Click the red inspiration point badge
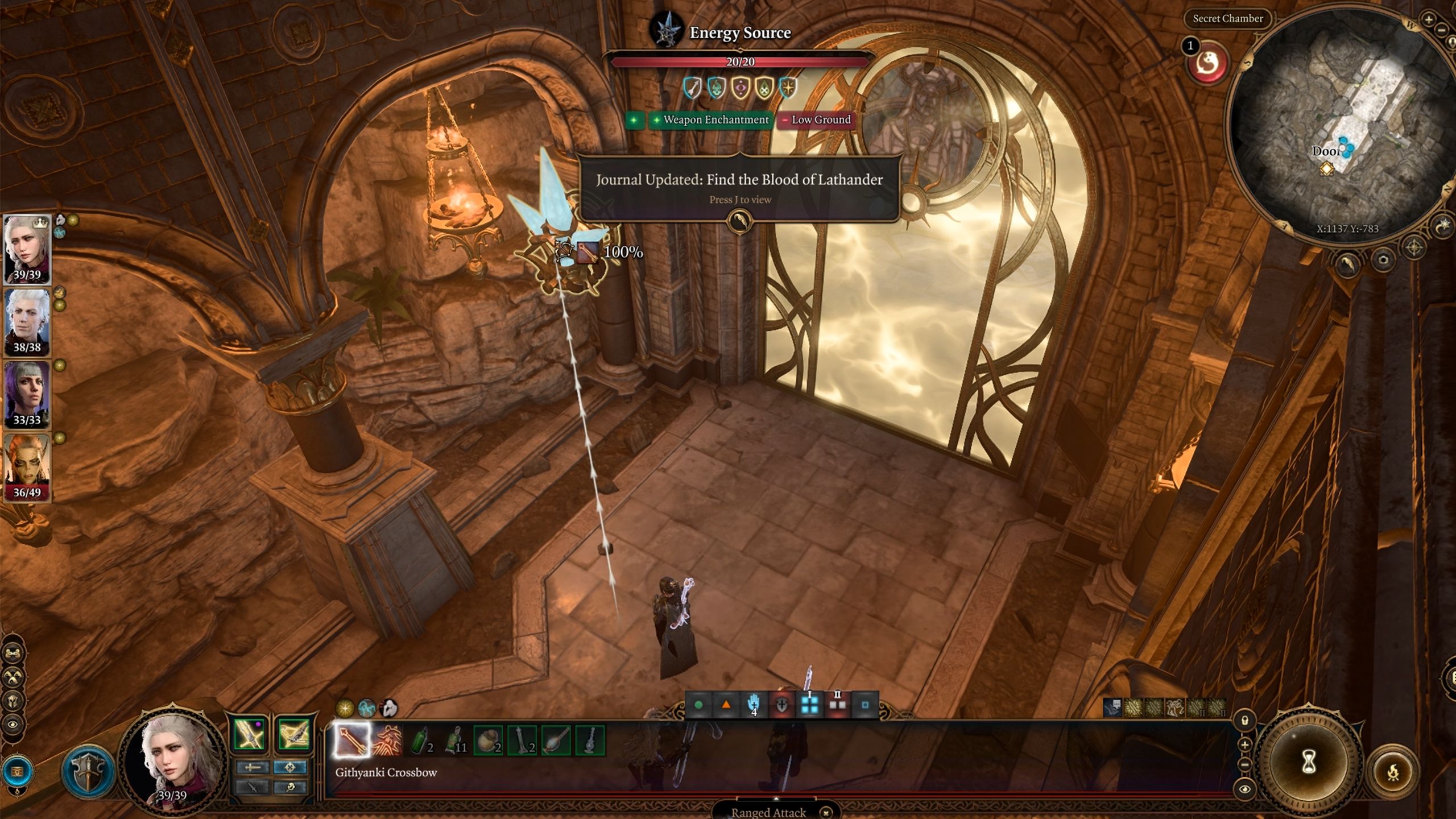 click(x=1208, y=64)
